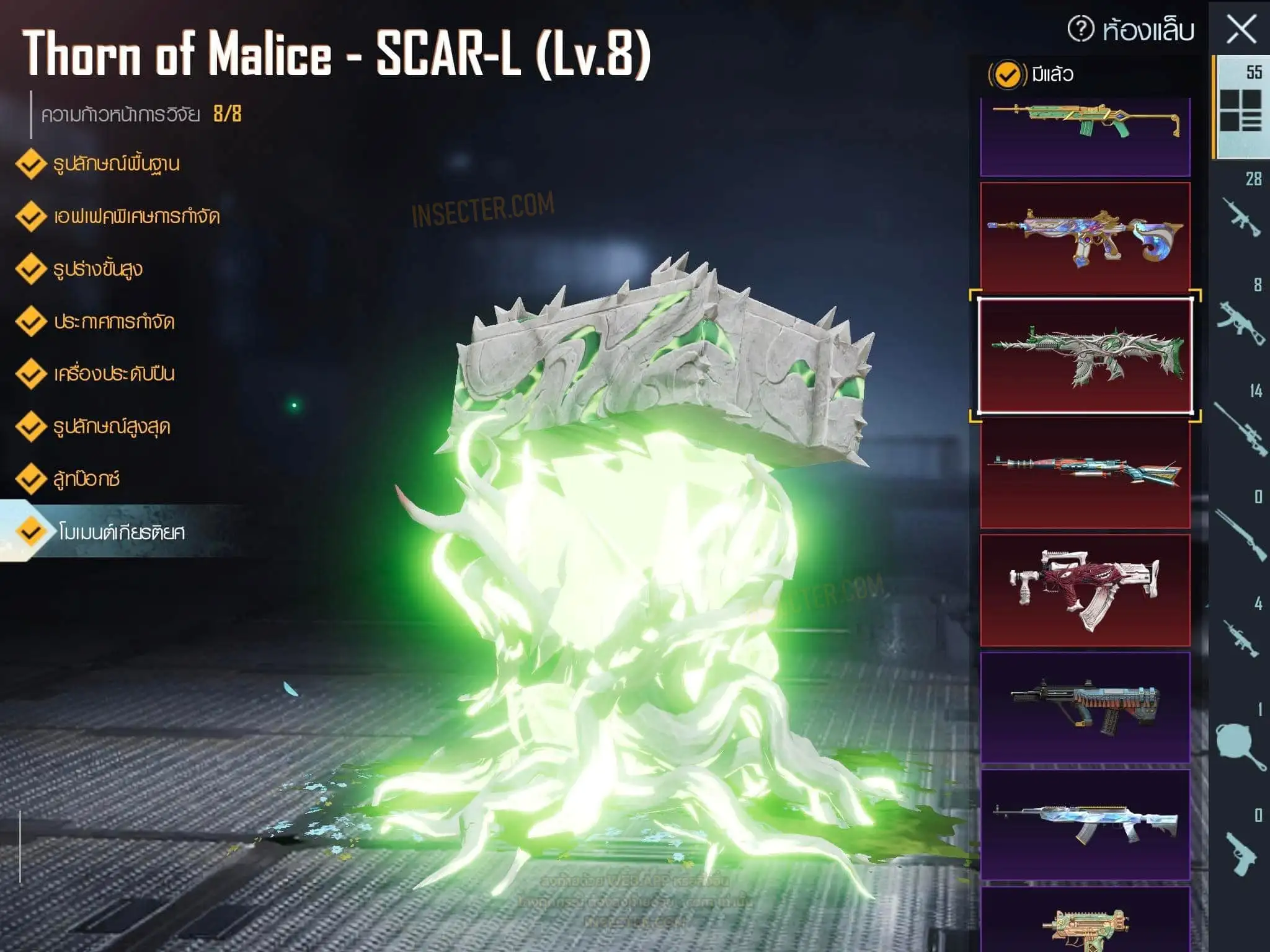Select the white and crimson Groza skin
The image size is (1270, 952).
pos(1085,590)
